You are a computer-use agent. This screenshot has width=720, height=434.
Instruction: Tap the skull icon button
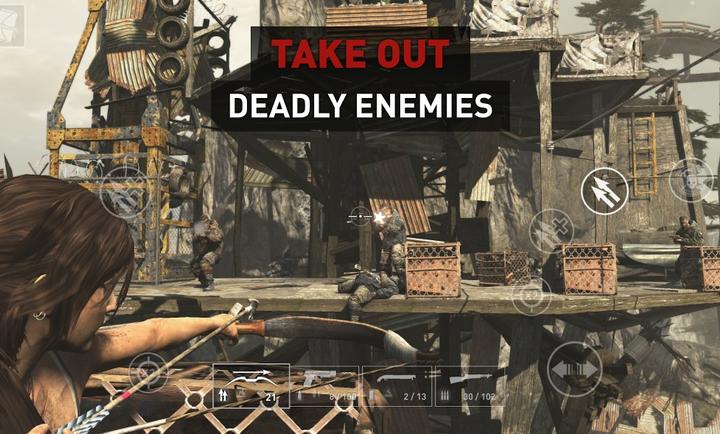click(690, 181)
